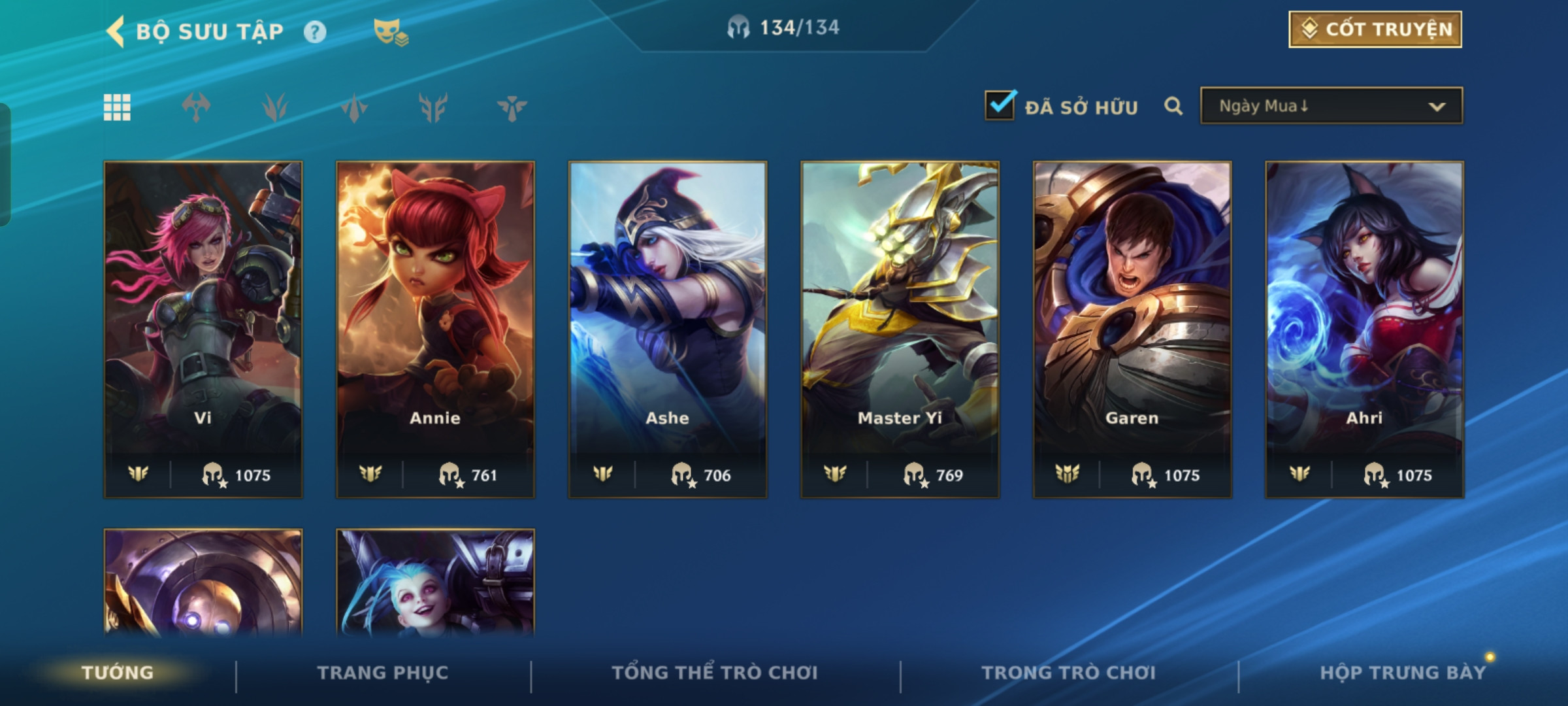Open the Tổng Thể Trò Chơi tab
This screenshot has height=706, width=1568.
point(715,673)
